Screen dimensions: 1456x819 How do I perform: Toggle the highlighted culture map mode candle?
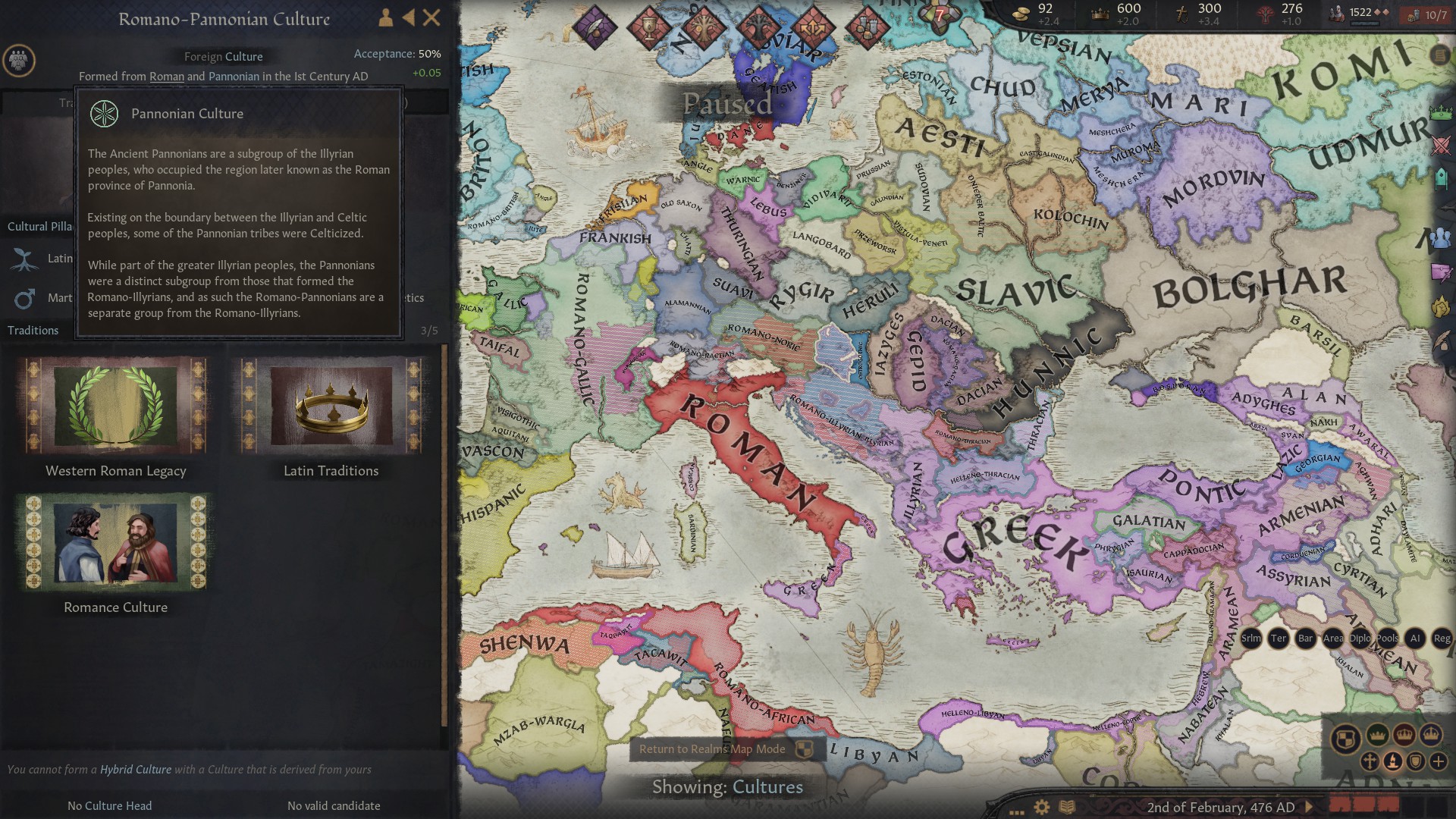[x=1392, y=761]
